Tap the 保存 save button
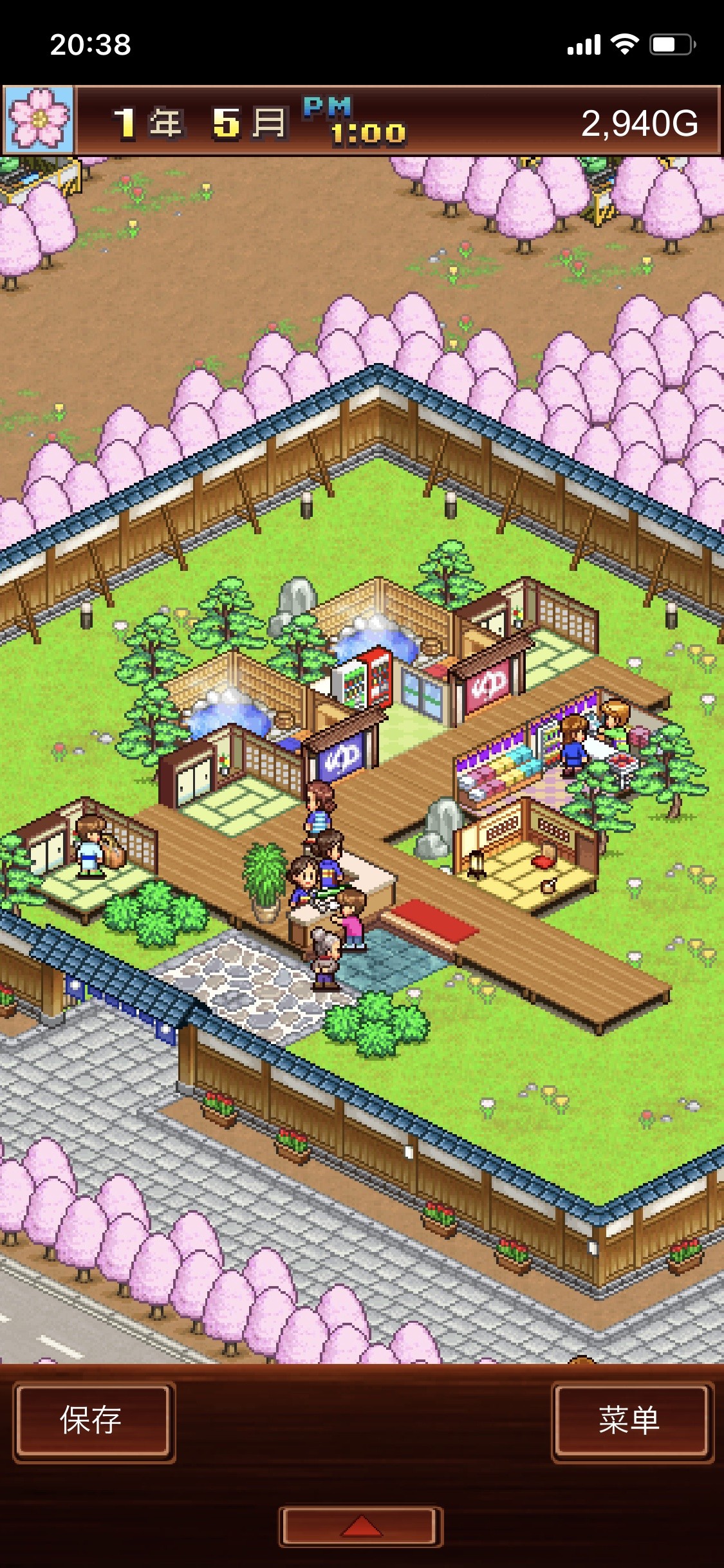This screenshot has width=724, height=1568. pos(93,1420)
